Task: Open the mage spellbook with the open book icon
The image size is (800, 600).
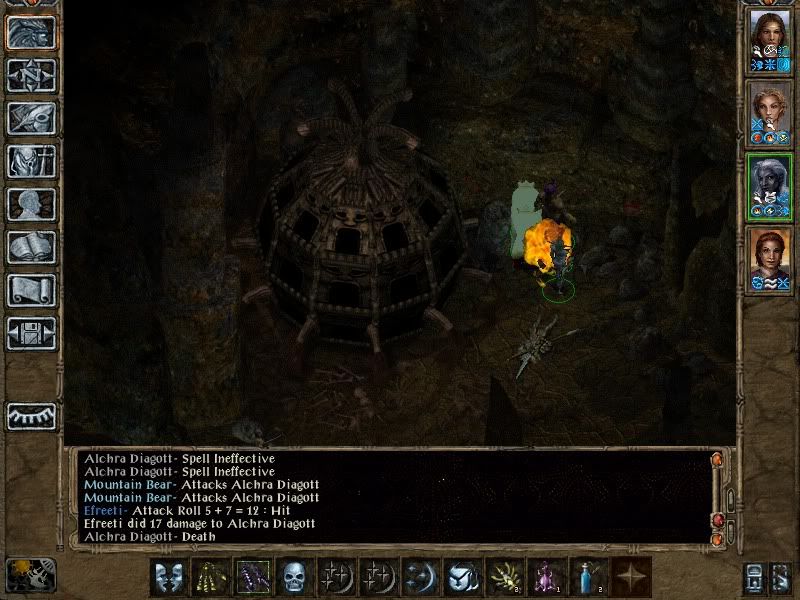Action: click(x=31, y=247)
